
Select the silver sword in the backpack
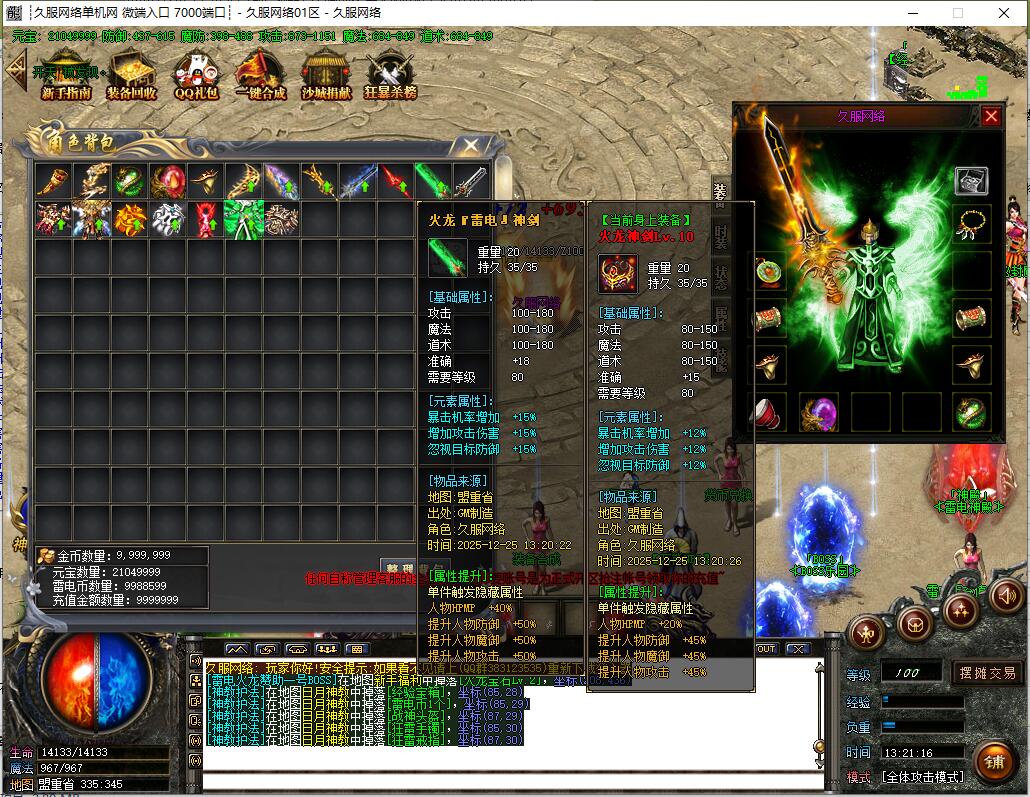click(471, 181)
